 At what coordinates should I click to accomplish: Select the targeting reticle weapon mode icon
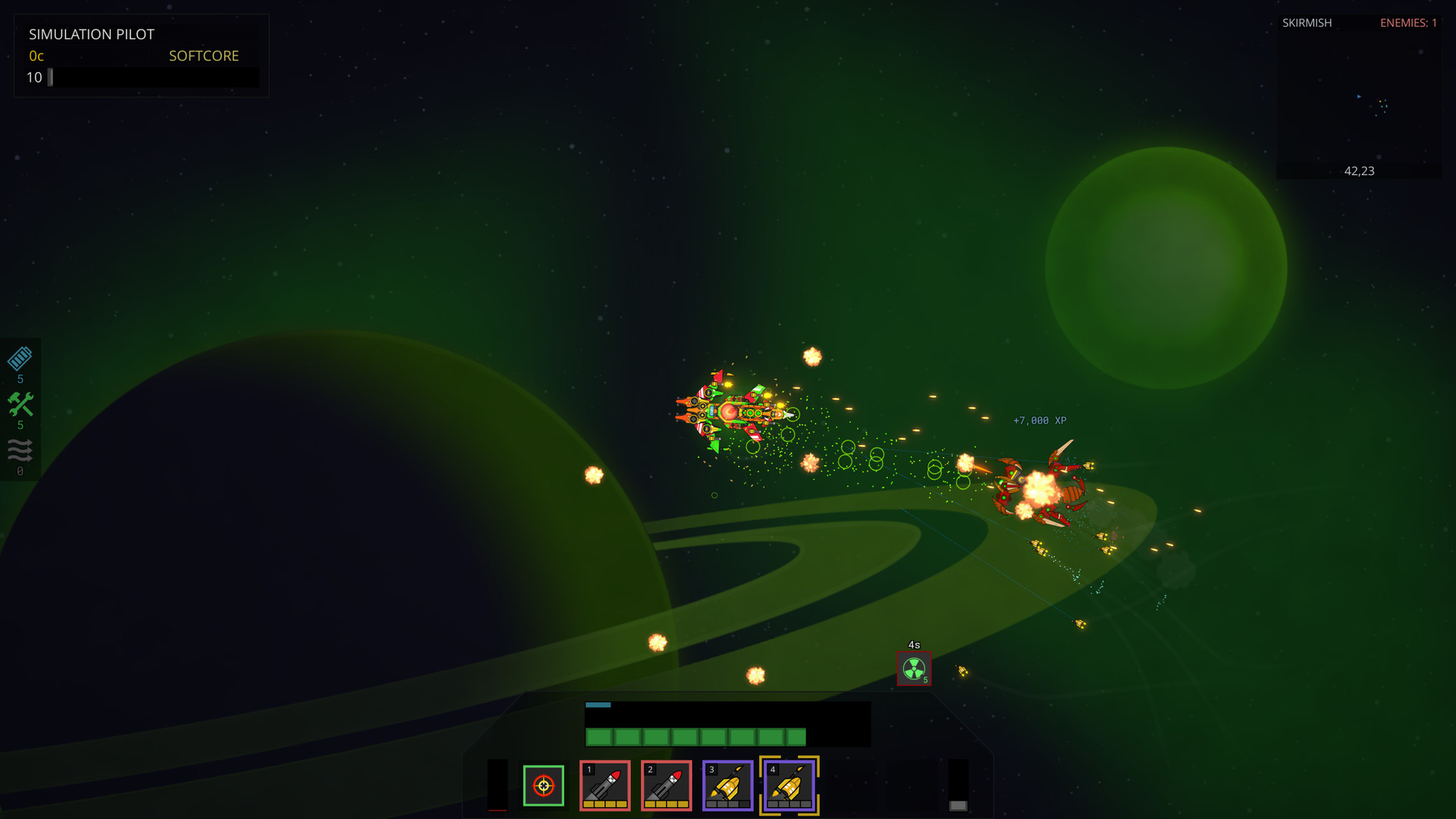[x=544, y=786]
